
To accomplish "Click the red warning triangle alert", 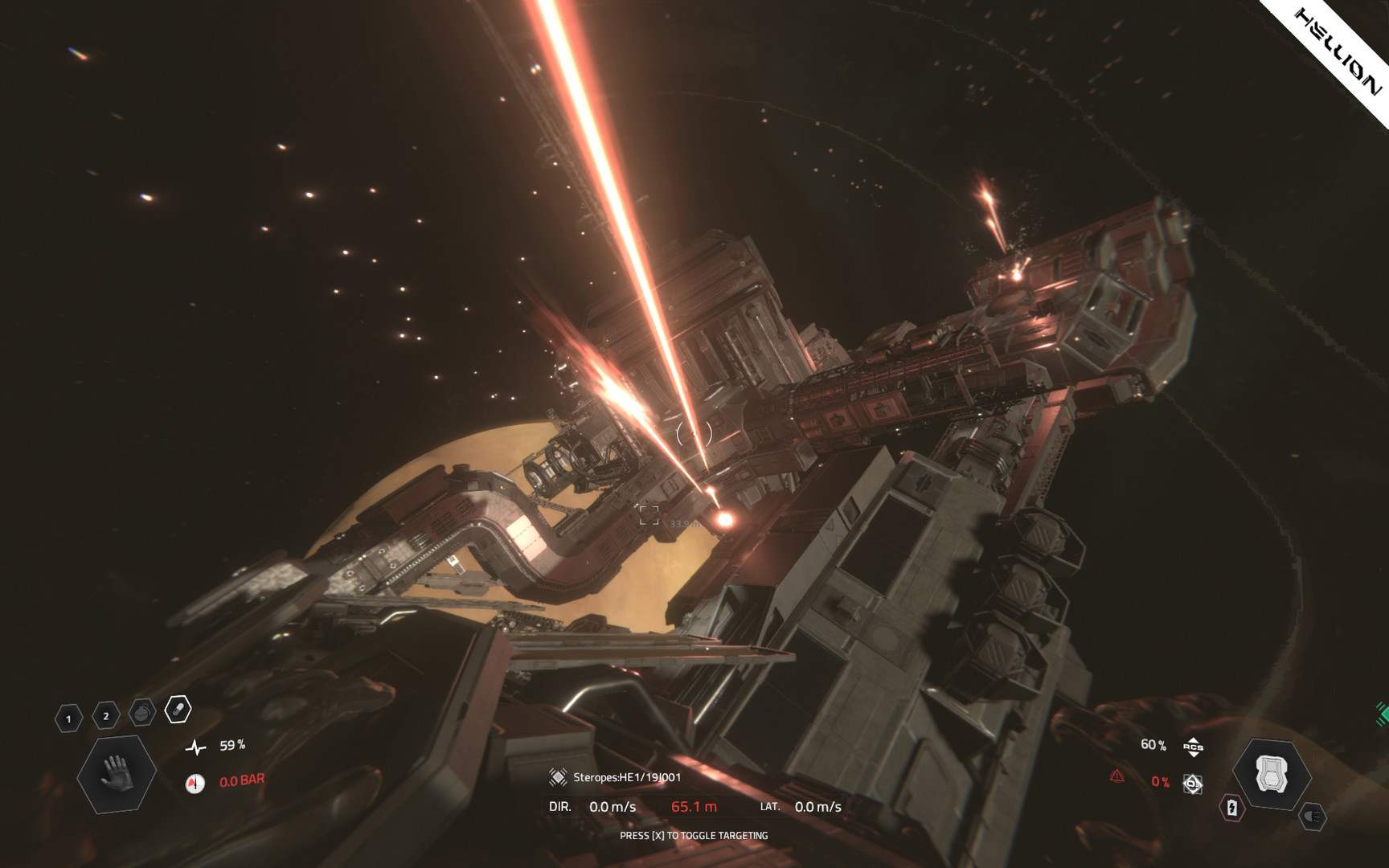I will (1117, 776).
